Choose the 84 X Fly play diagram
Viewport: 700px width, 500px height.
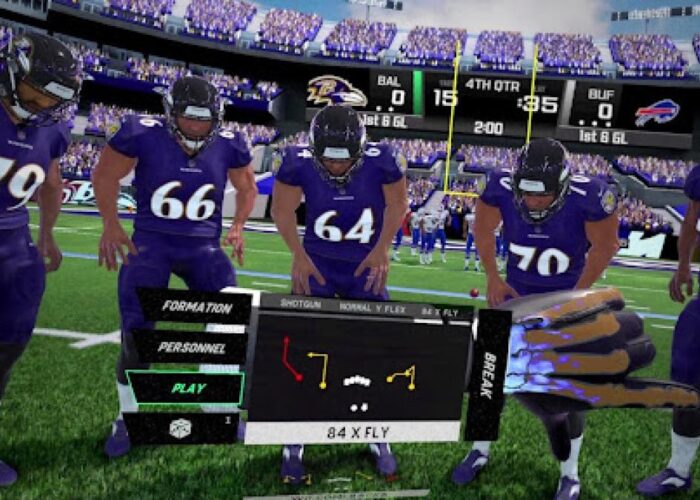[358, 370]
